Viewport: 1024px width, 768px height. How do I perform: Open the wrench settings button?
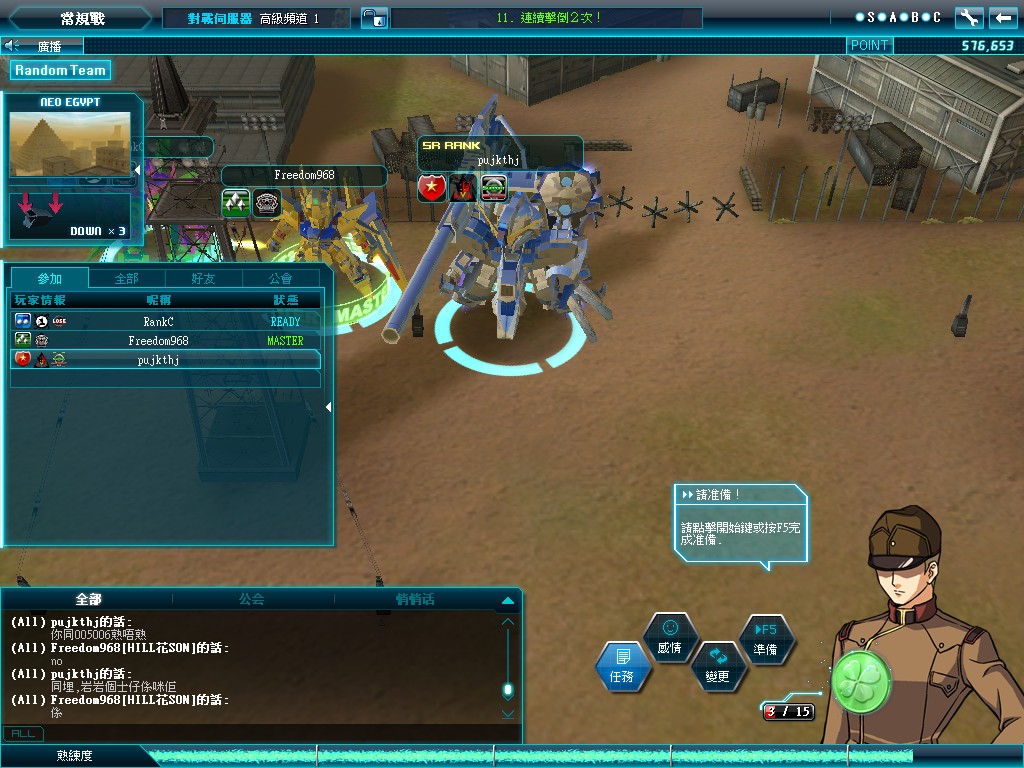click(x=969, y=18)
